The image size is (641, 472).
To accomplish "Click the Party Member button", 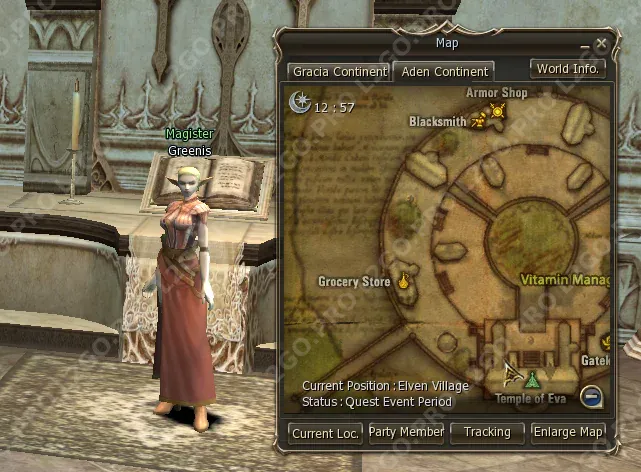I will click(406, 432).
